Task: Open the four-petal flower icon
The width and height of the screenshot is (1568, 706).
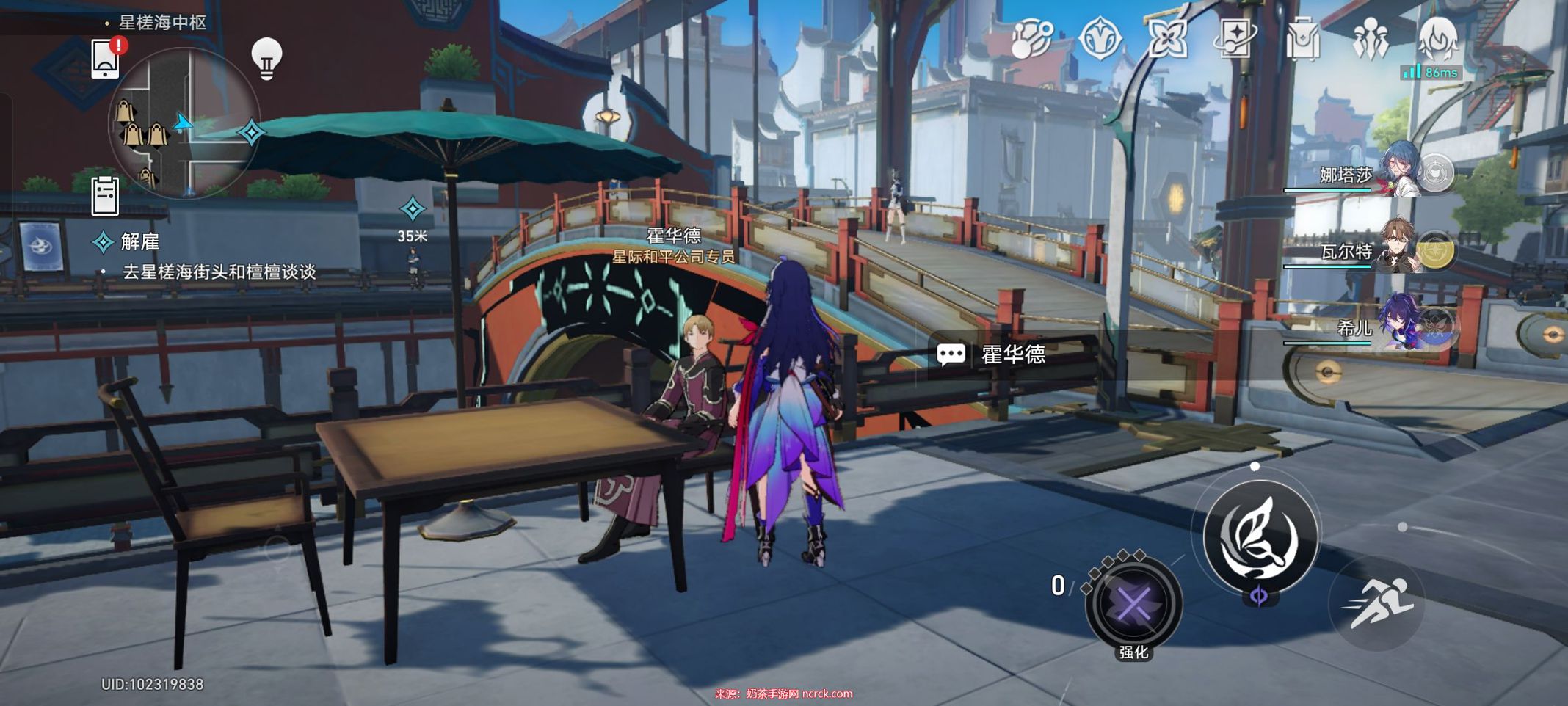Action: 1167,38
